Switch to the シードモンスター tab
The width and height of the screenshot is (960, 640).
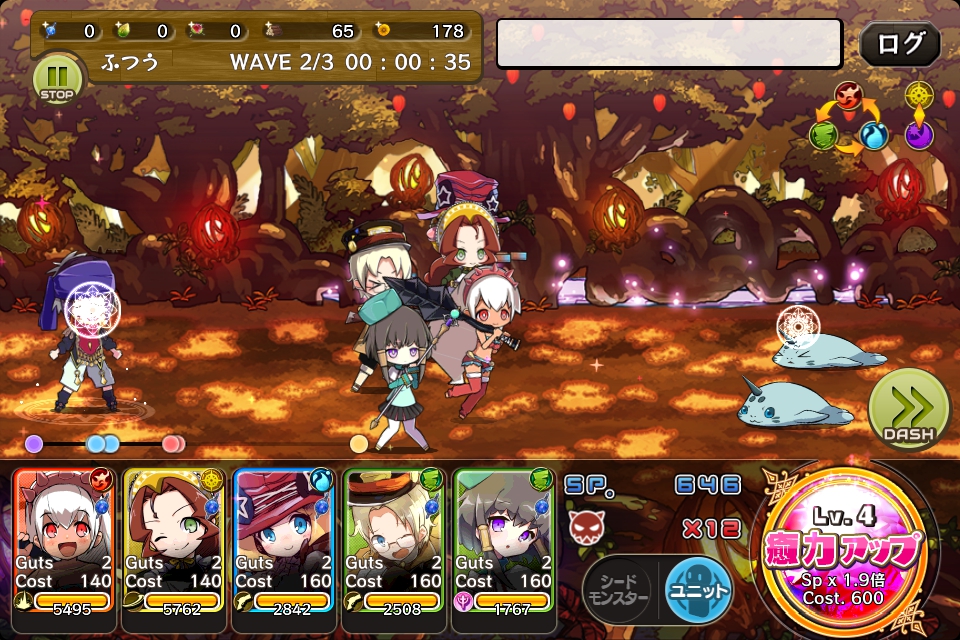pos(618,588)
